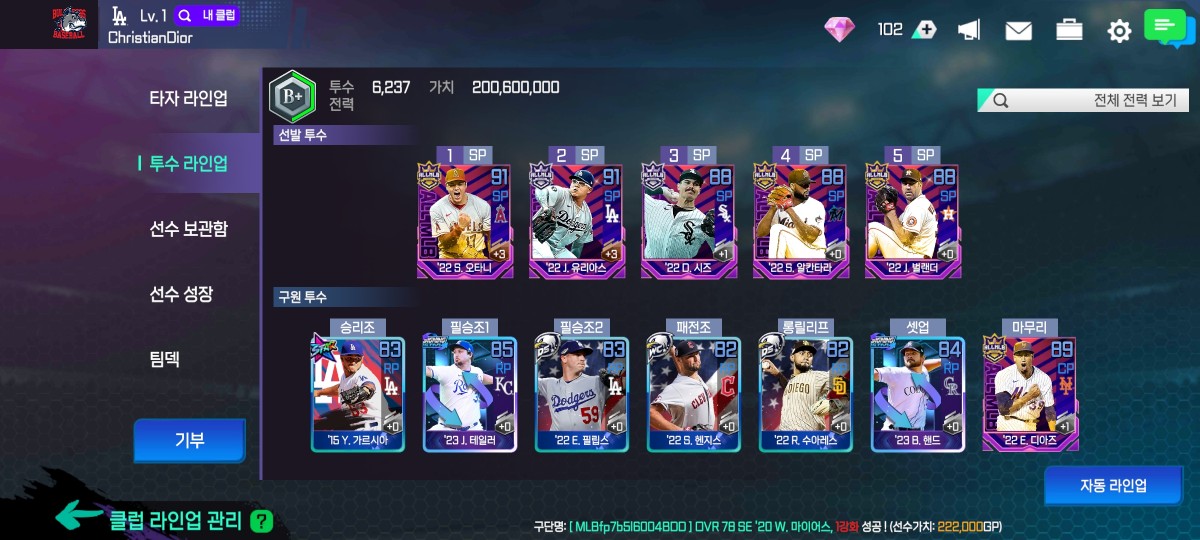The width and height of the screenshot is (1200, 540).
Task: Click the 기부 button
Action: [x=189, y=440]
